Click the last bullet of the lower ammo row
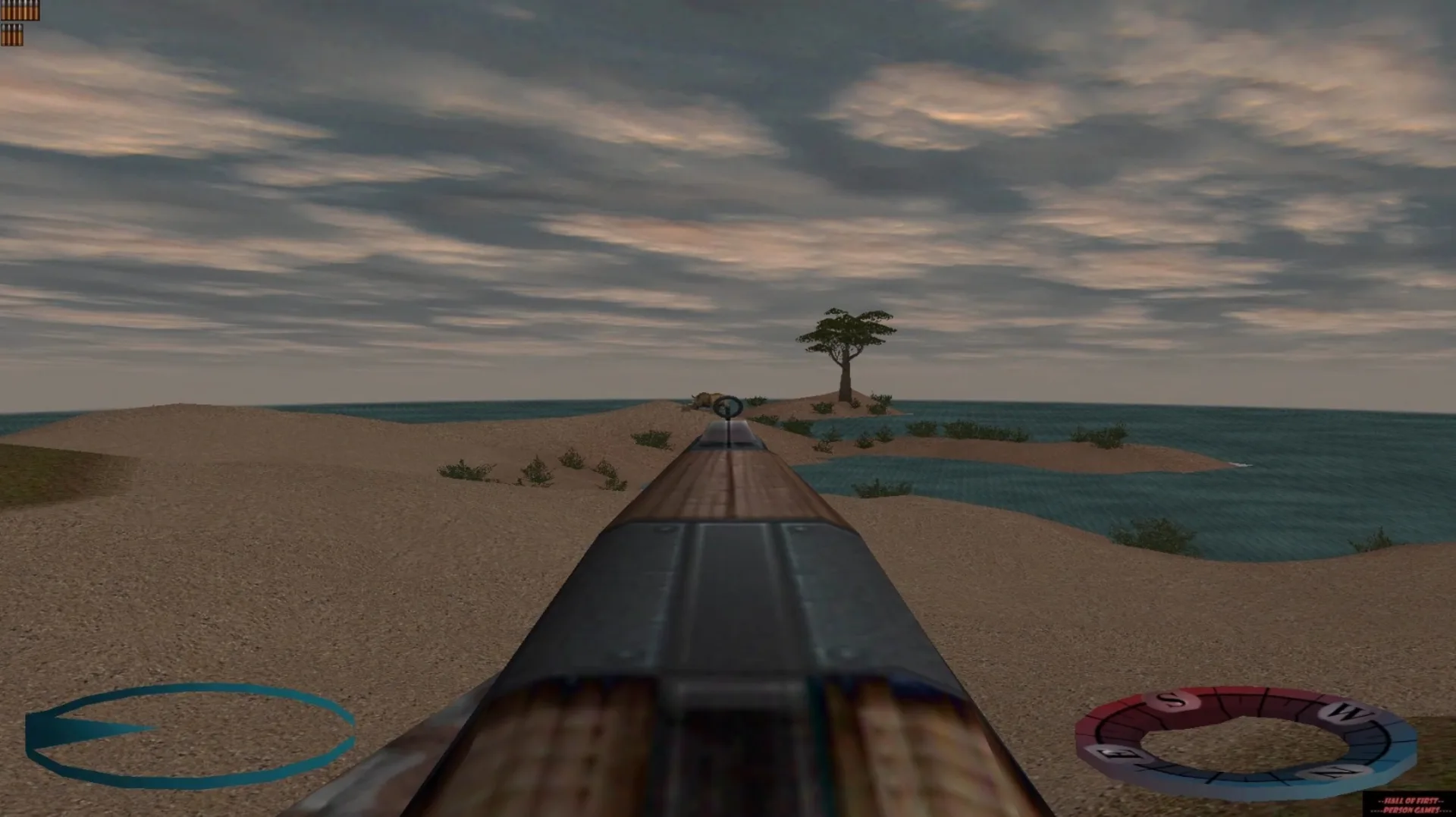1456x817 pixels. [x=20, y=35]
